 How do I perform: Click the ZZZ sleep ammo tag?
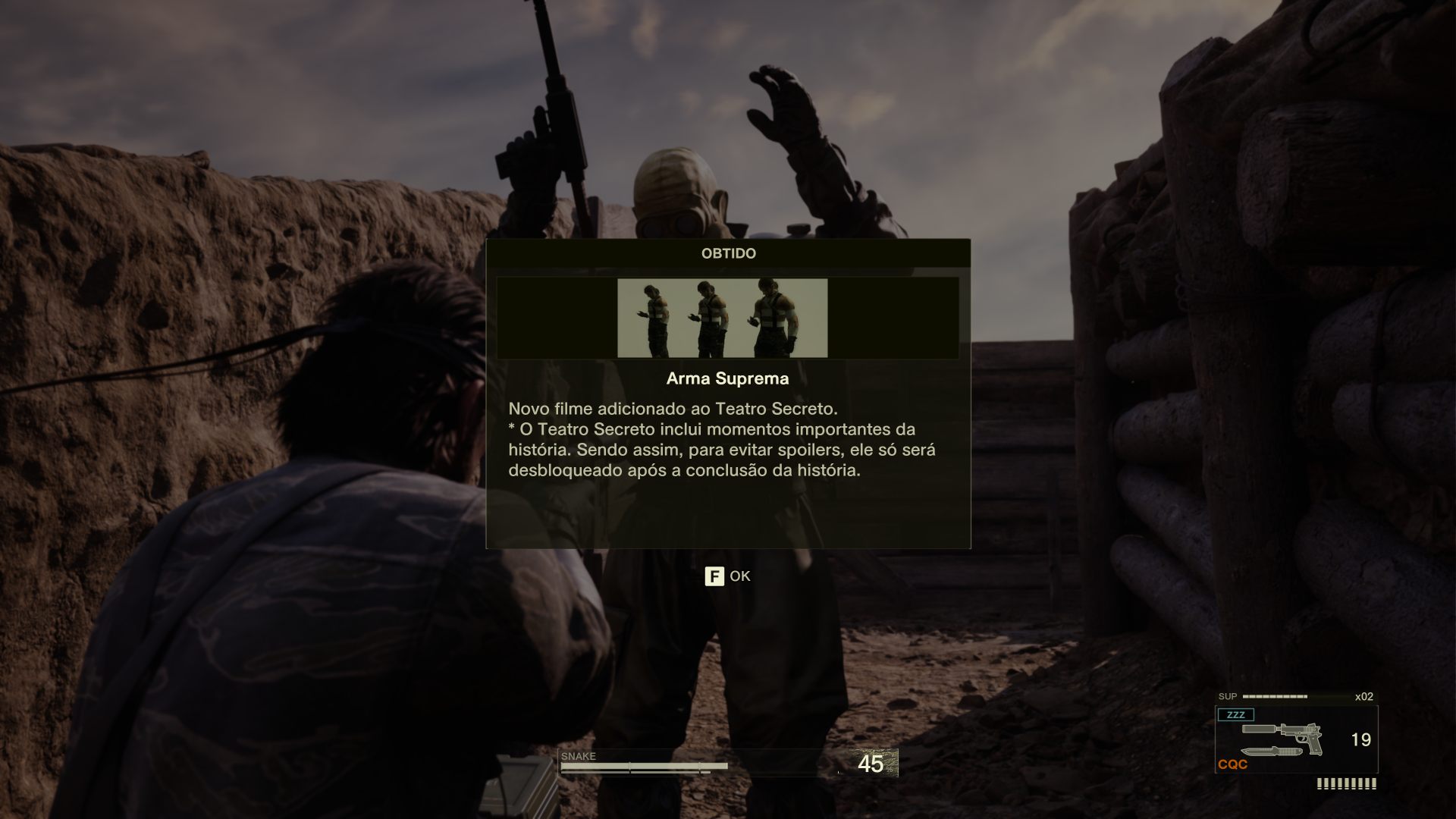(1238, 714)
